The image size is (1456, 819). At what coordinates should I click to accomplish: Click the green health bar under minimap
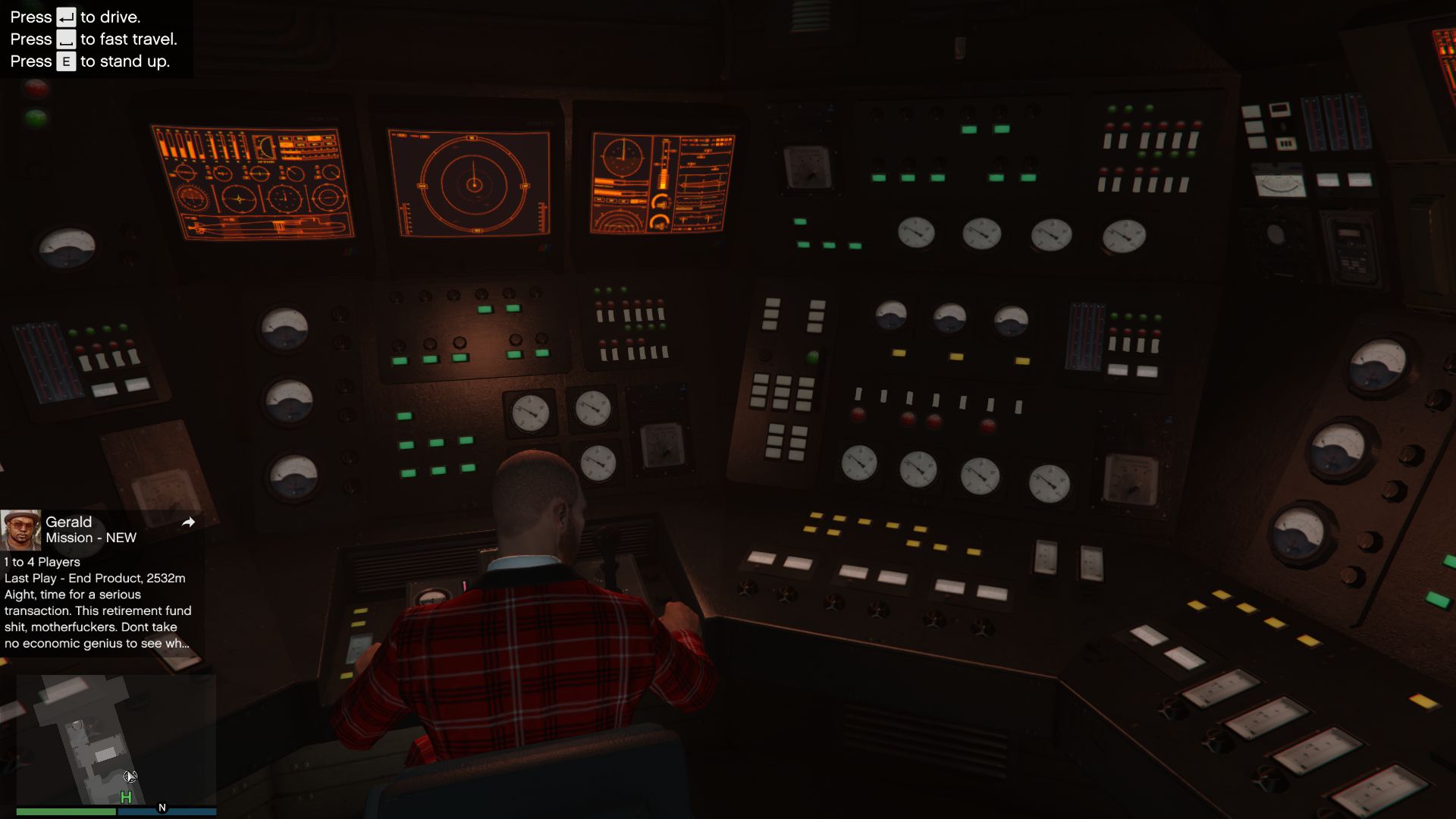[67, 811]
